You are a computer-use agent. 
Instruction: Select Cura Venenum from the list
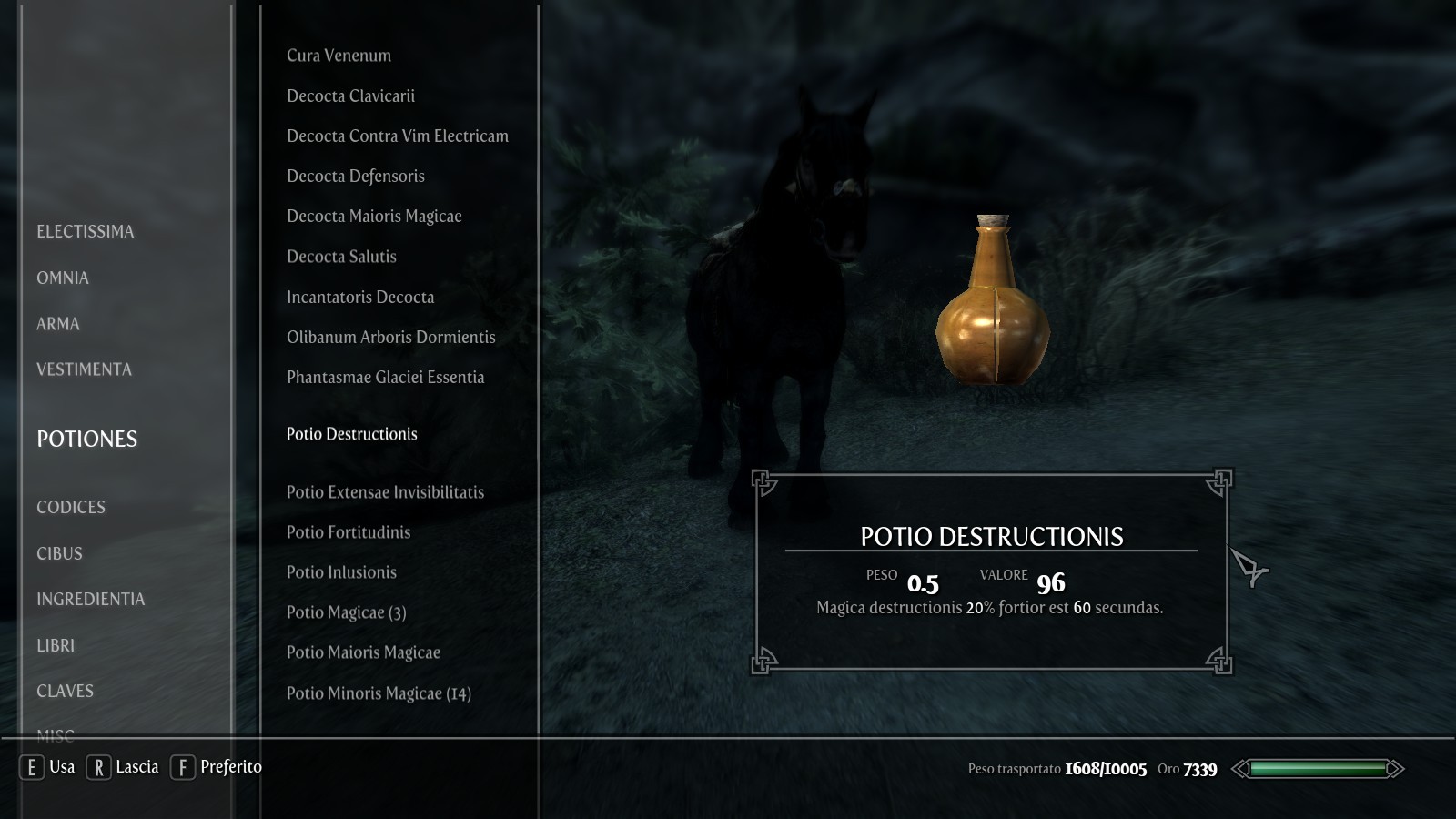pos(339,56)
